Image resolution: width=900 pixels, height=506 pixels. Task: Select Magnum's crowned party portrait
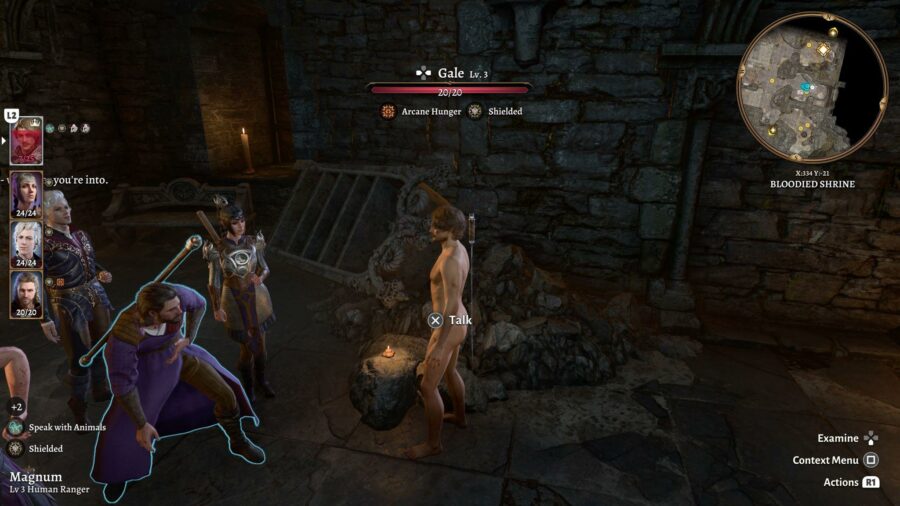tap(26, 141)
